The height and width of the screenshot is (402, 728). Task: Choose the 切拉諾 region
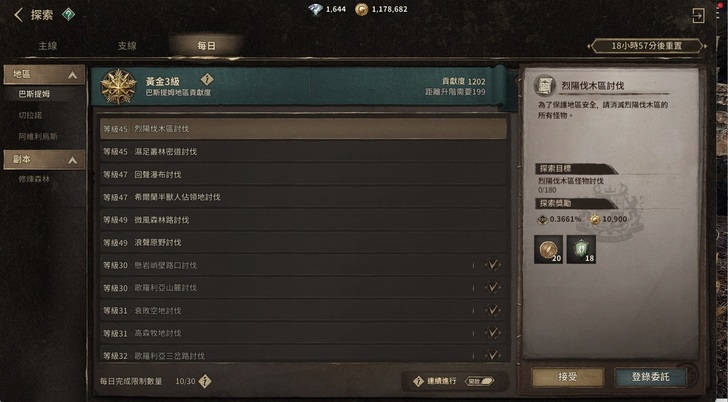30,115
